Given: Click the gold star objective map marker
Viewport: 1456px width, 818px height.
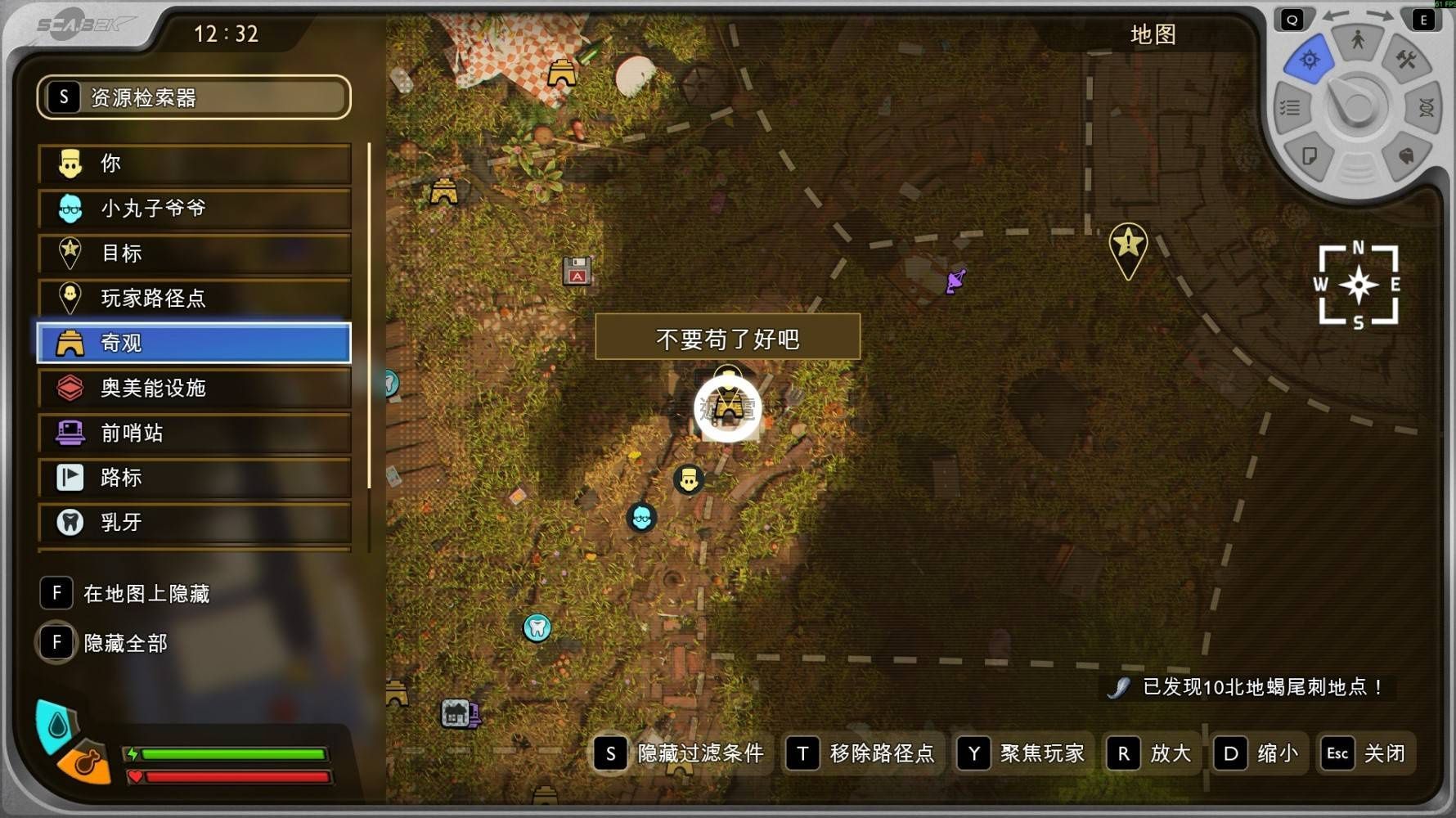Looking at the screenshot, I should click(x=1128, y=245).
